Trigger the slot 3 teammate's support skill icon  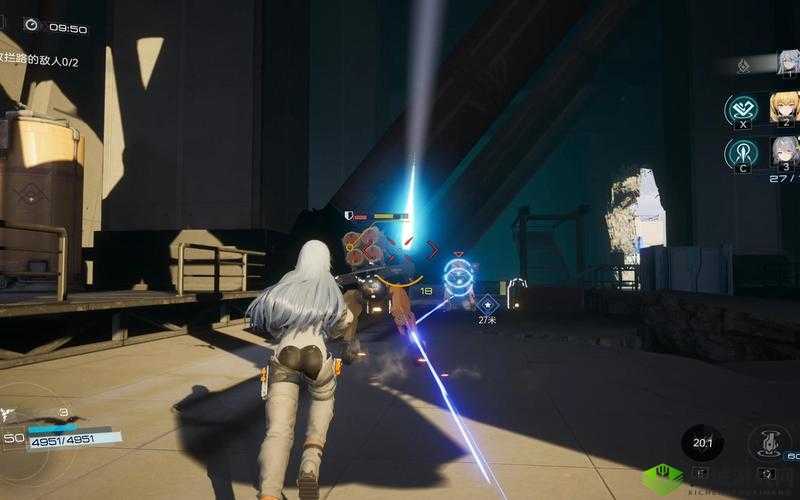[x=741, y=153]
